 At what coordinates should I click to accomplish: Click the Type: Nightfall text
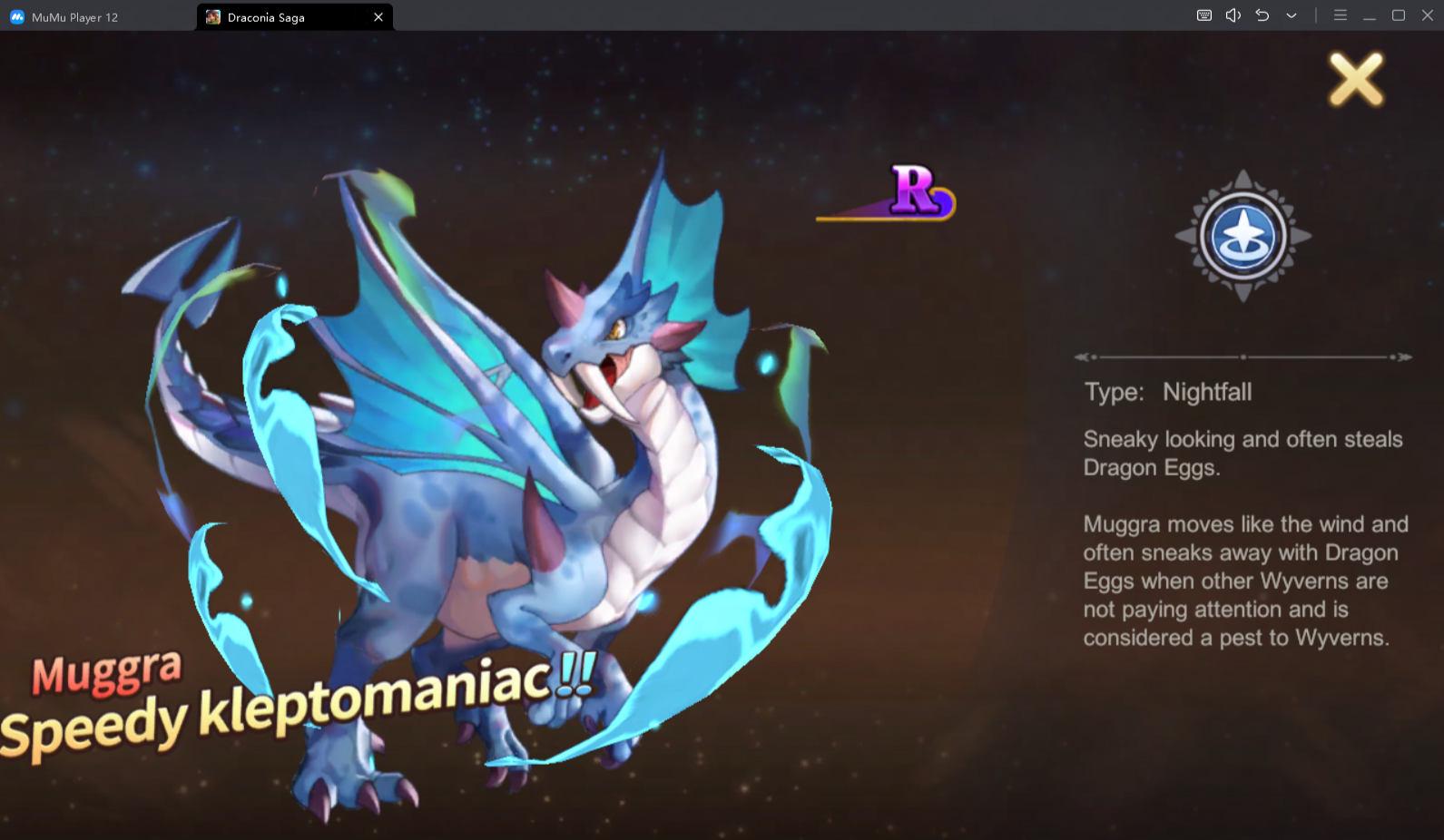(x=1167, y=392)
